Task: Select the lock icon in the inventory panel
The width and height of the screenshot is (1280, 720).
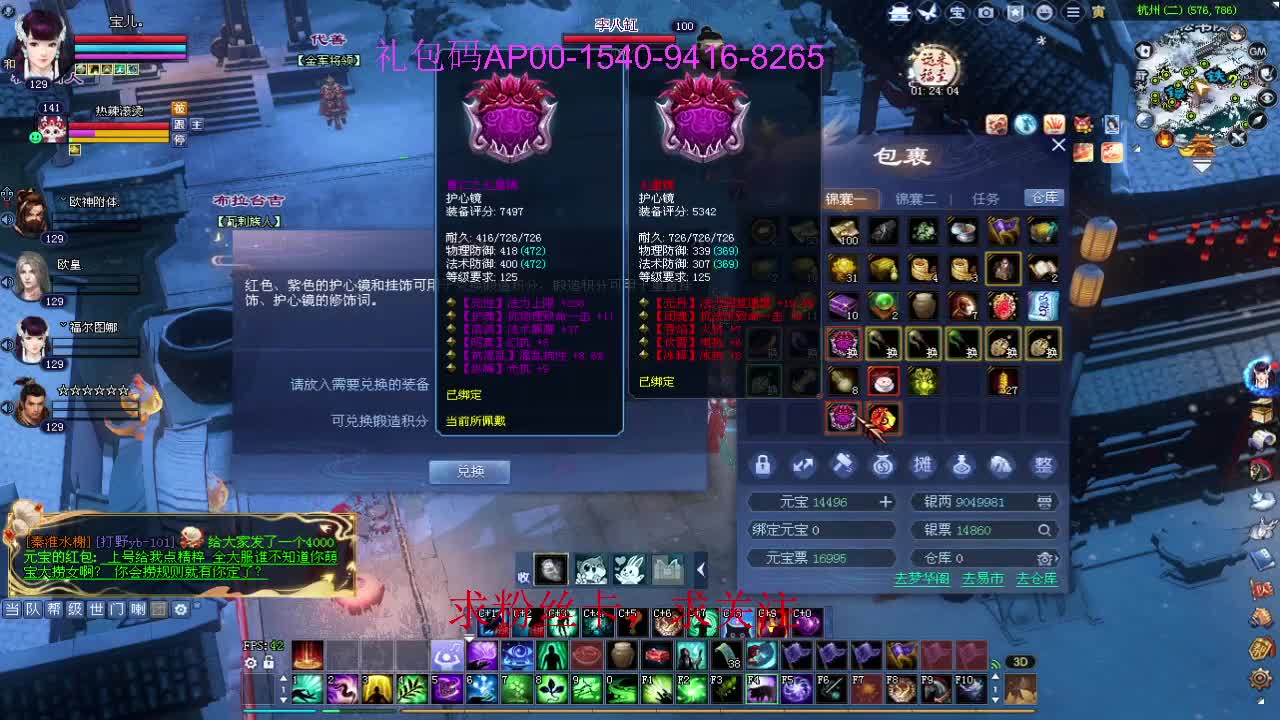Action: coord(761,465)
